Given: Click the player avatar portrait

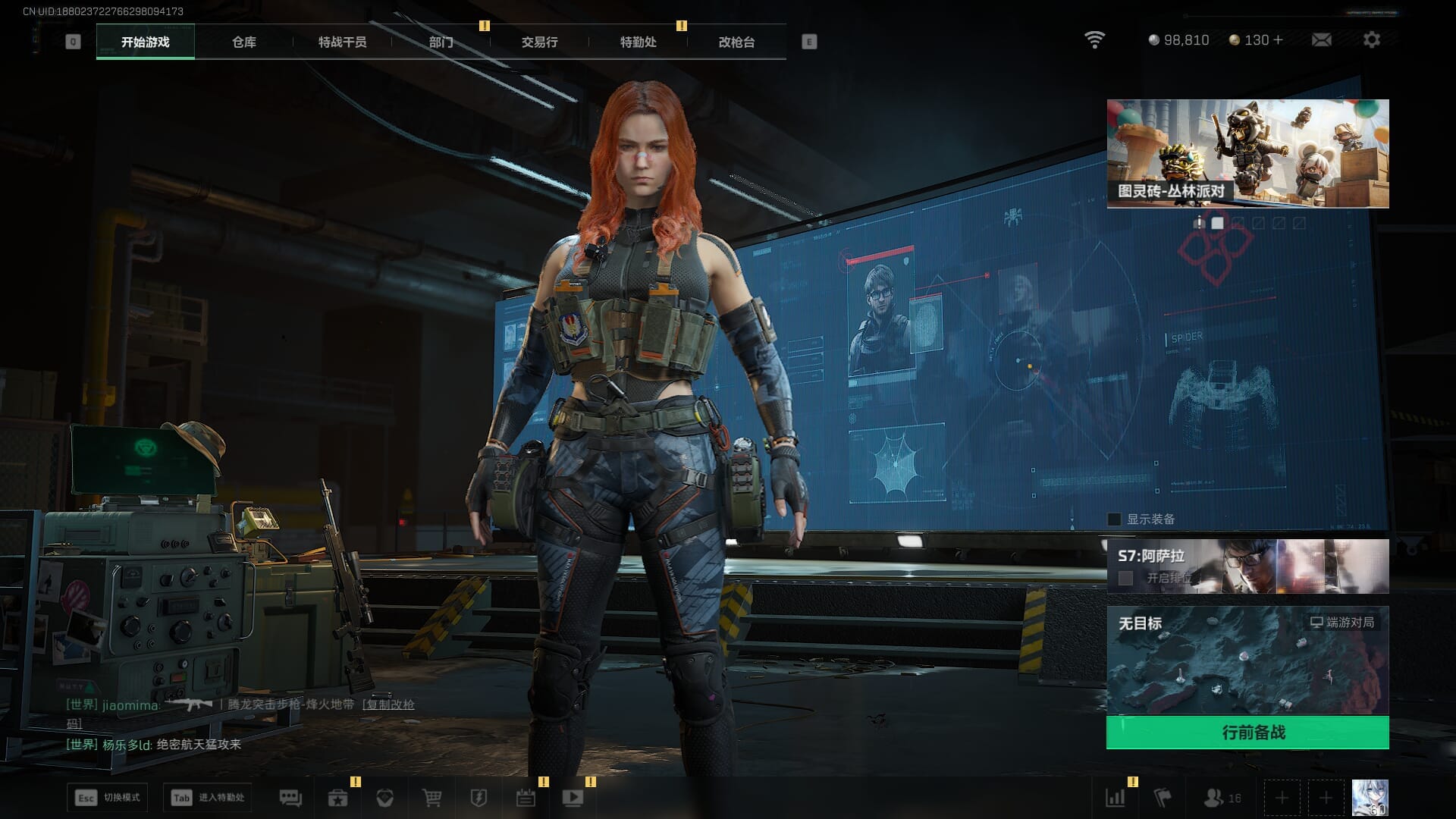Looking at the screenshot, I should coord(1370,798).
